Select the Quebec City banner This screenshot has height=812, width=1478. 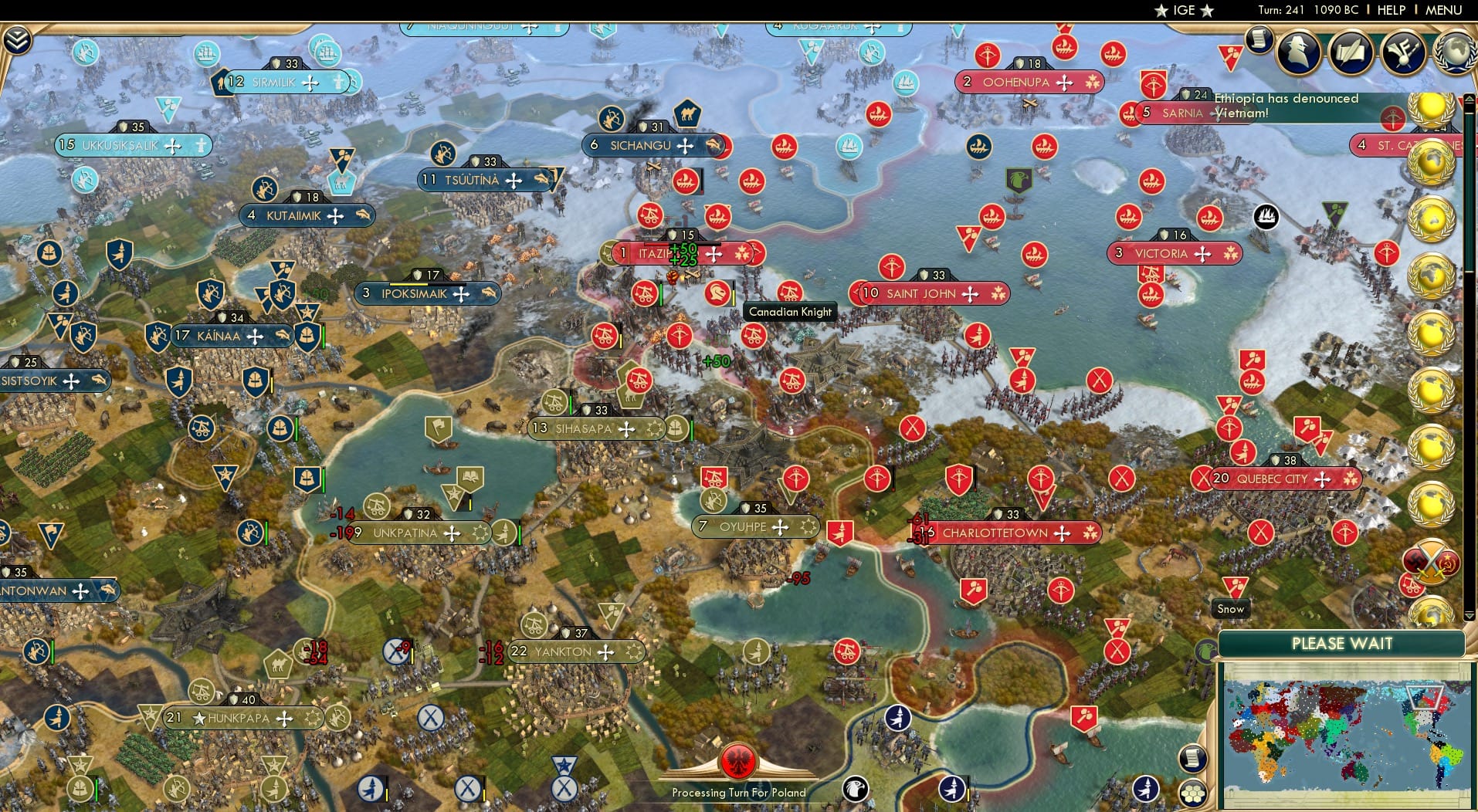pyautogui.click(x=1282, y=479)
